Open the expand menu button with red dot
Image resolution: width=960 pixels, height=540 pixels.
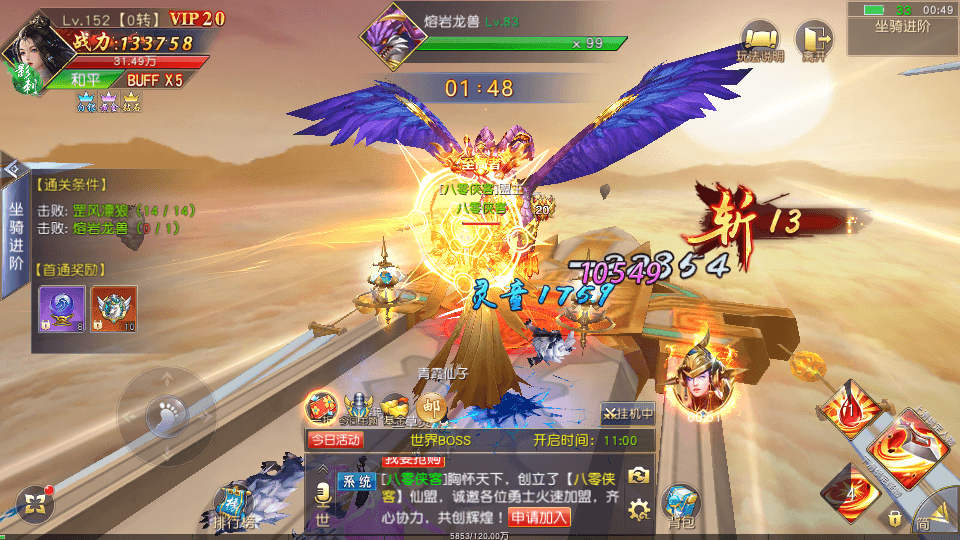pyautogui.click(x=35, y=503)
